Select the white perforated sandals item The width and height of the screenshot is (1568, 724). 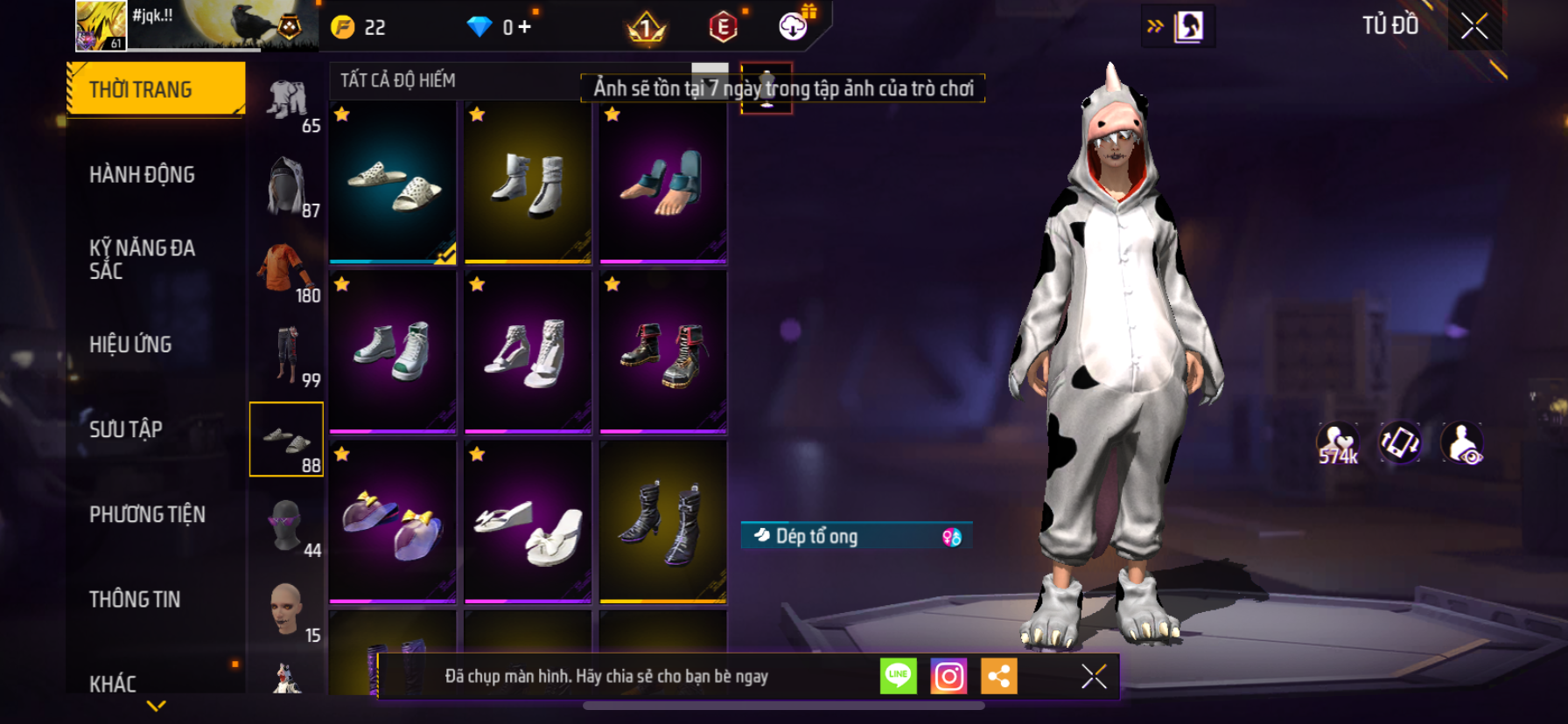point(393,182)
